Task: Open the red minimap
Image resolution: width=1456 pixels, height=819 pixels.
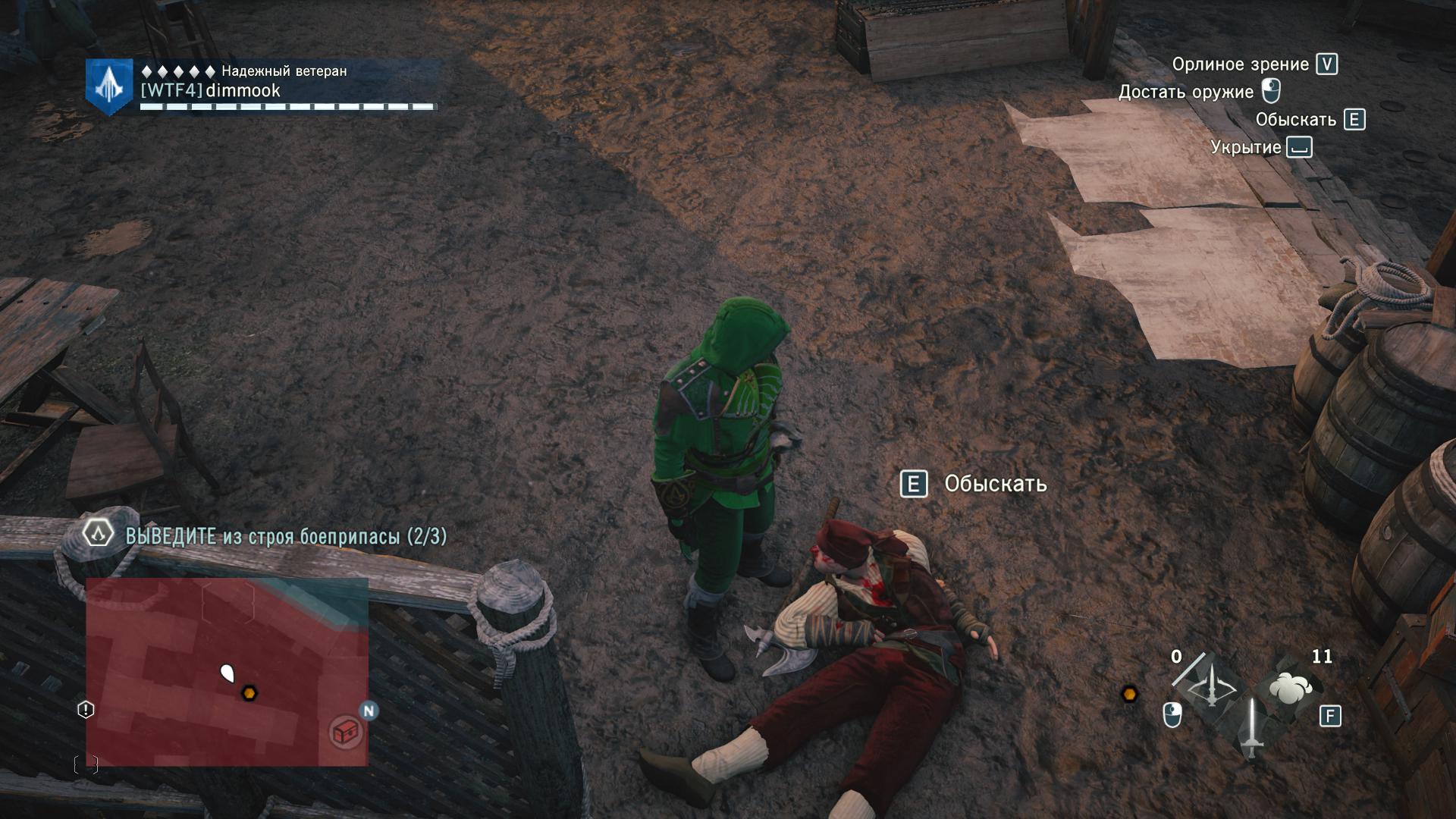Action: coord(227,671)
